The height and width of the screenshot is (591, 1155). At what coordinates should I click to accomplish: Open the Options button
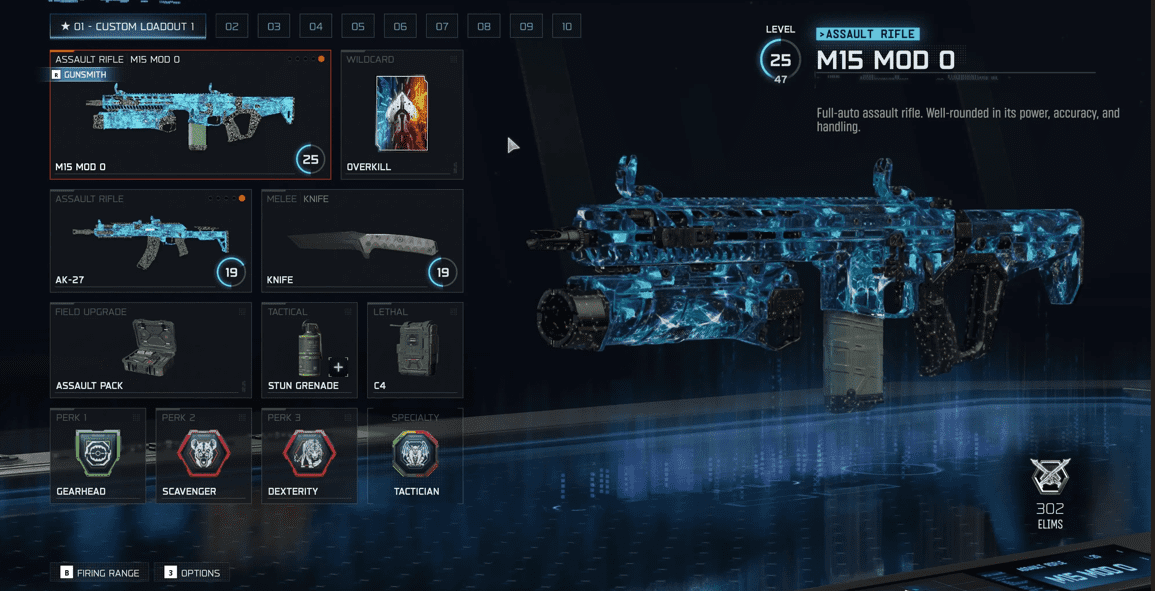(x=192, y=573)
